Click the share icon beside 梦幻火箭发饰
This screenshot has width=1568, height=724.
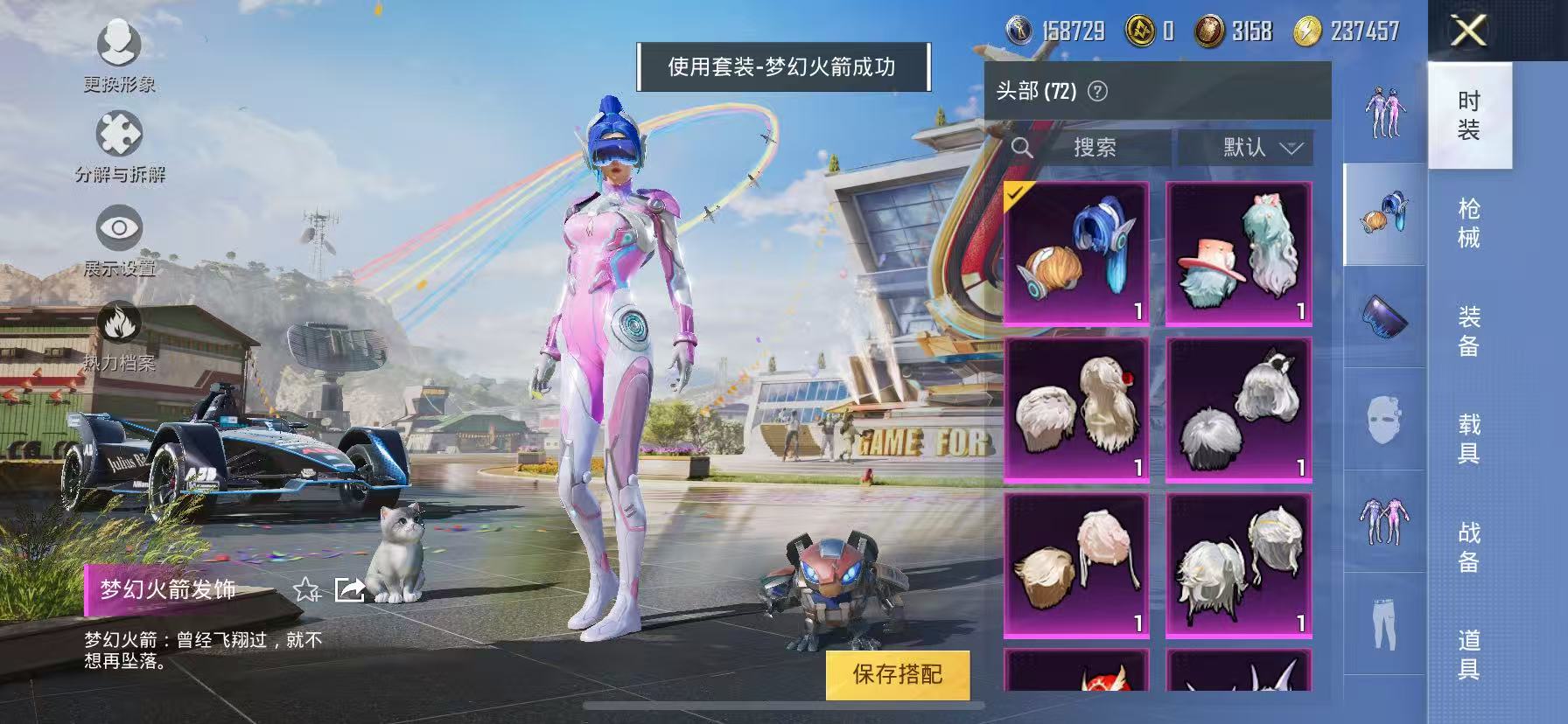click(349, 589)
